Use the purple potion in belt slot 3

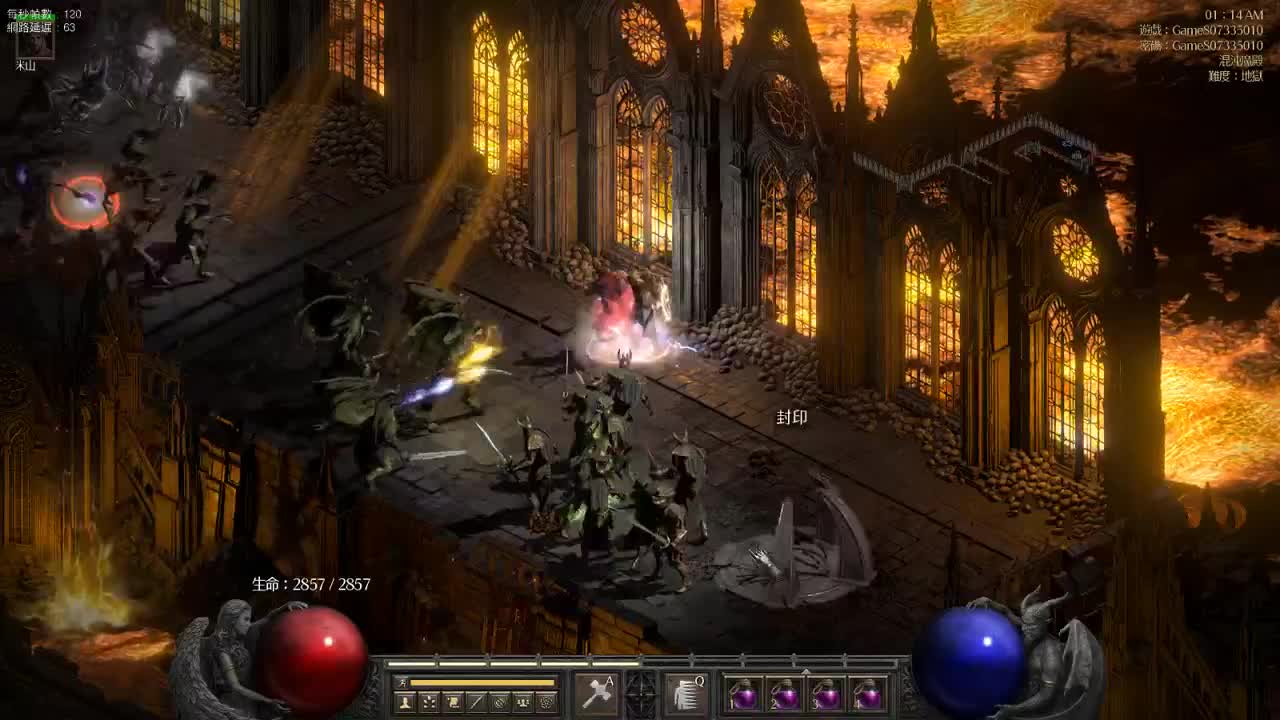[827, 695]
